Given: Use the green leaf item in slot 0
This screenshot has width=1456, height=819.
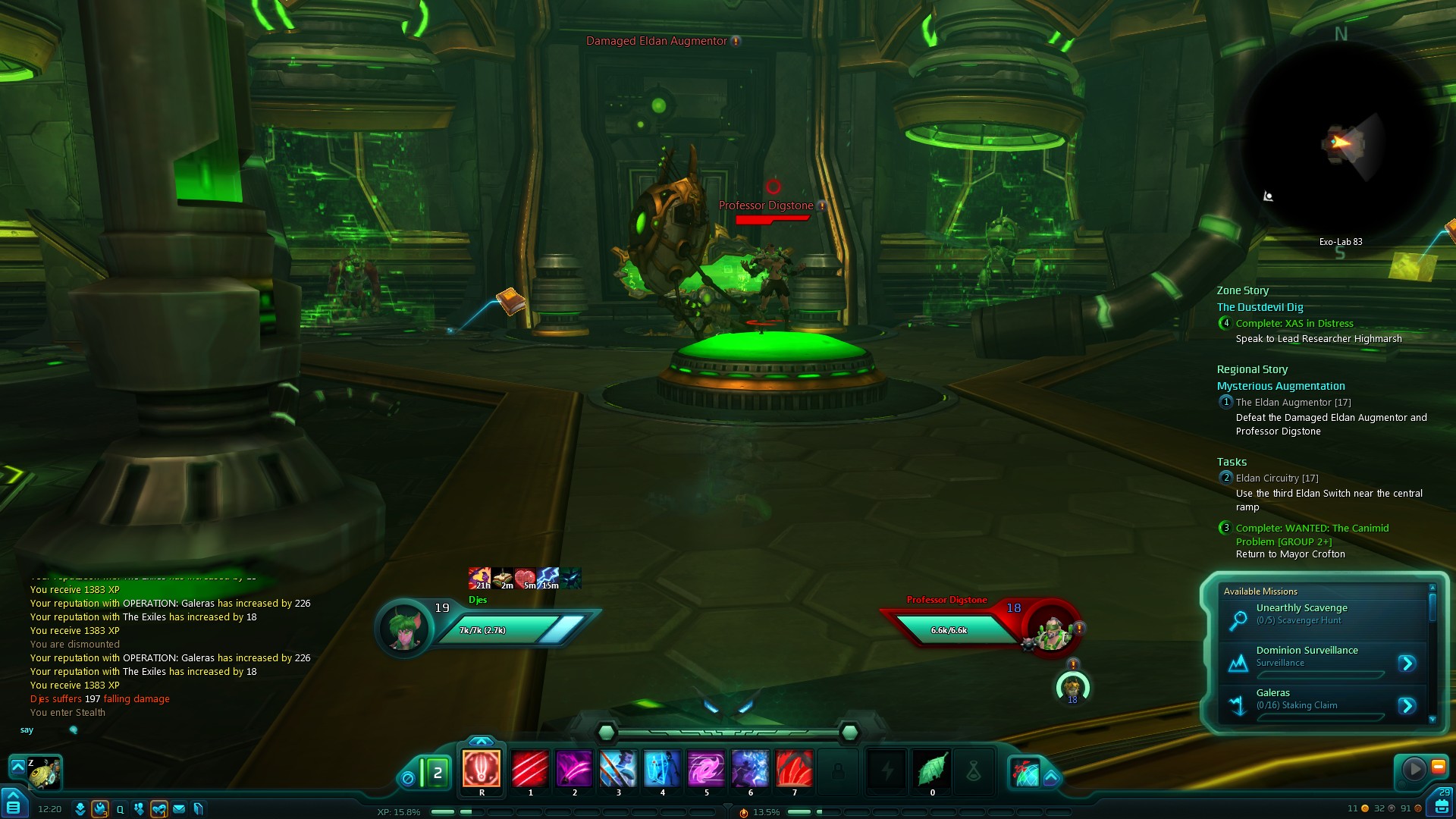Looking at the screenshot, I should point(932,769).
